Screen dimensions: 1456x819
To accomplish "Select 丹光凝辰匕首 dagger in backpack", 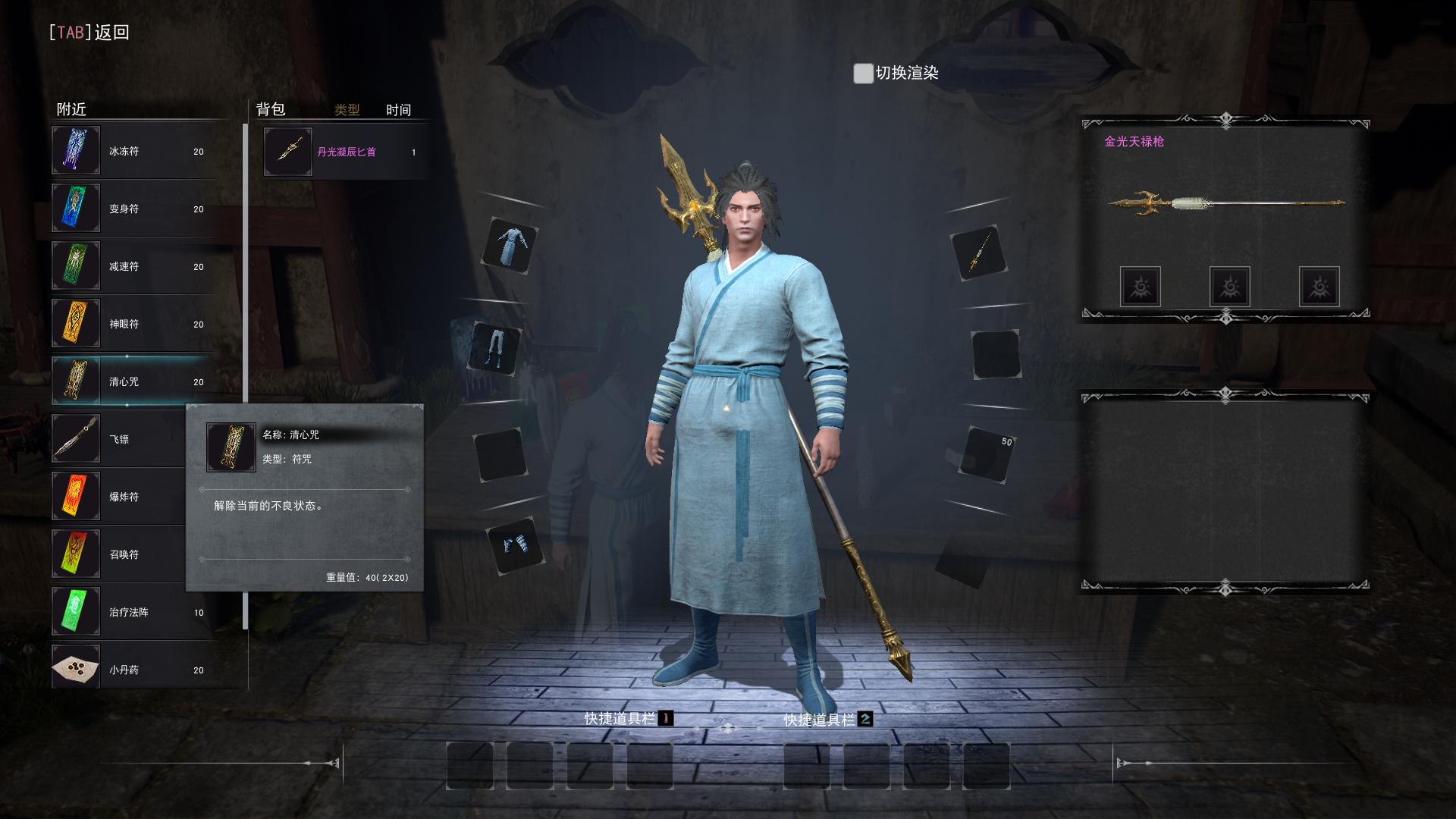I will [x=345, y=152].
